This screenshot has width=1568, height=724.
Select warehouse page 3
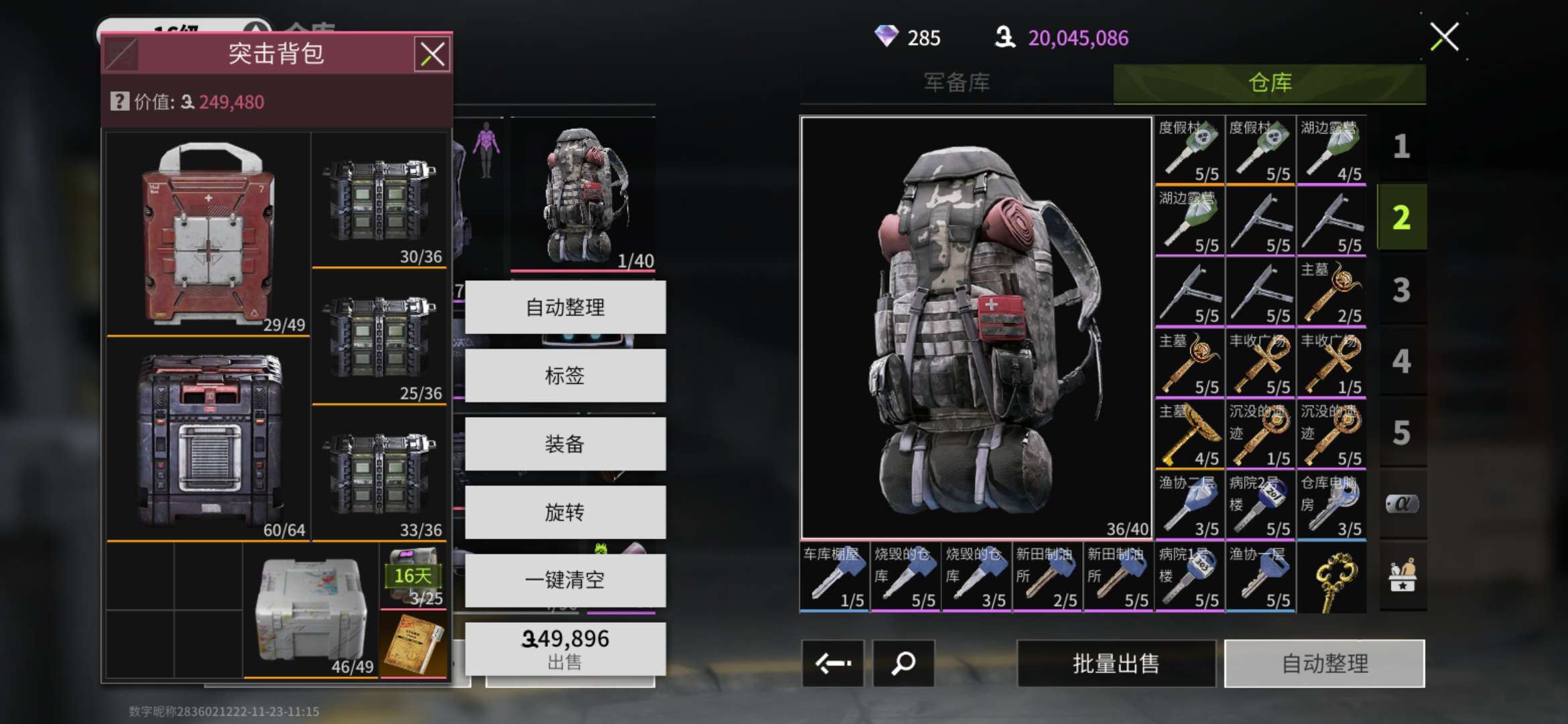coord(1401,290)
